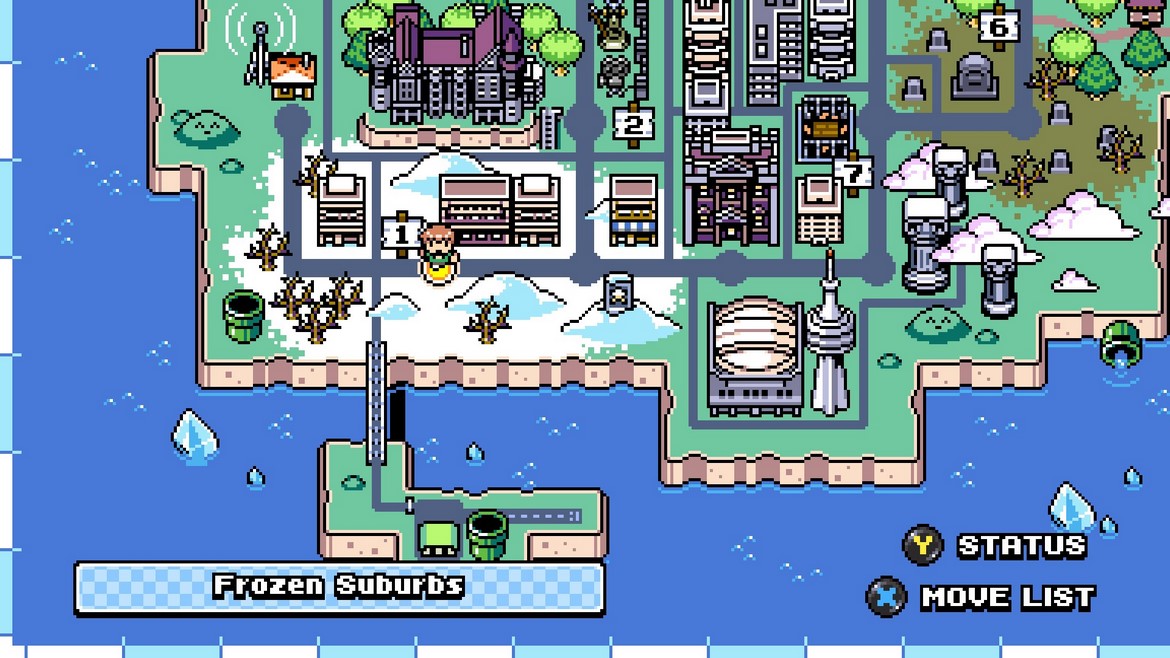Select the level 1 flag marker
The width and height of the screenshot is (1170, 658).
402,235
